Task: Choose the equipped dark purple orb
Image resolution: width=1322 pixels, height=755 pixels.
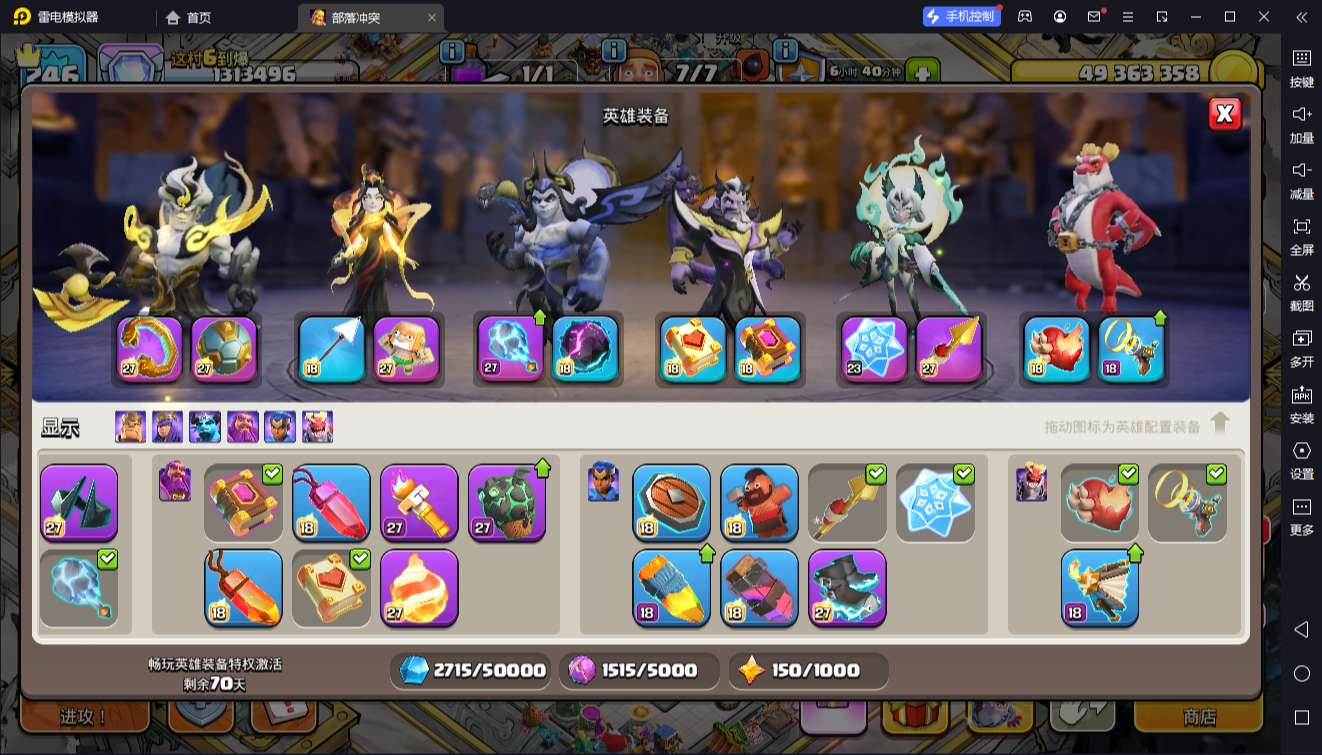Action: (585, 349)
